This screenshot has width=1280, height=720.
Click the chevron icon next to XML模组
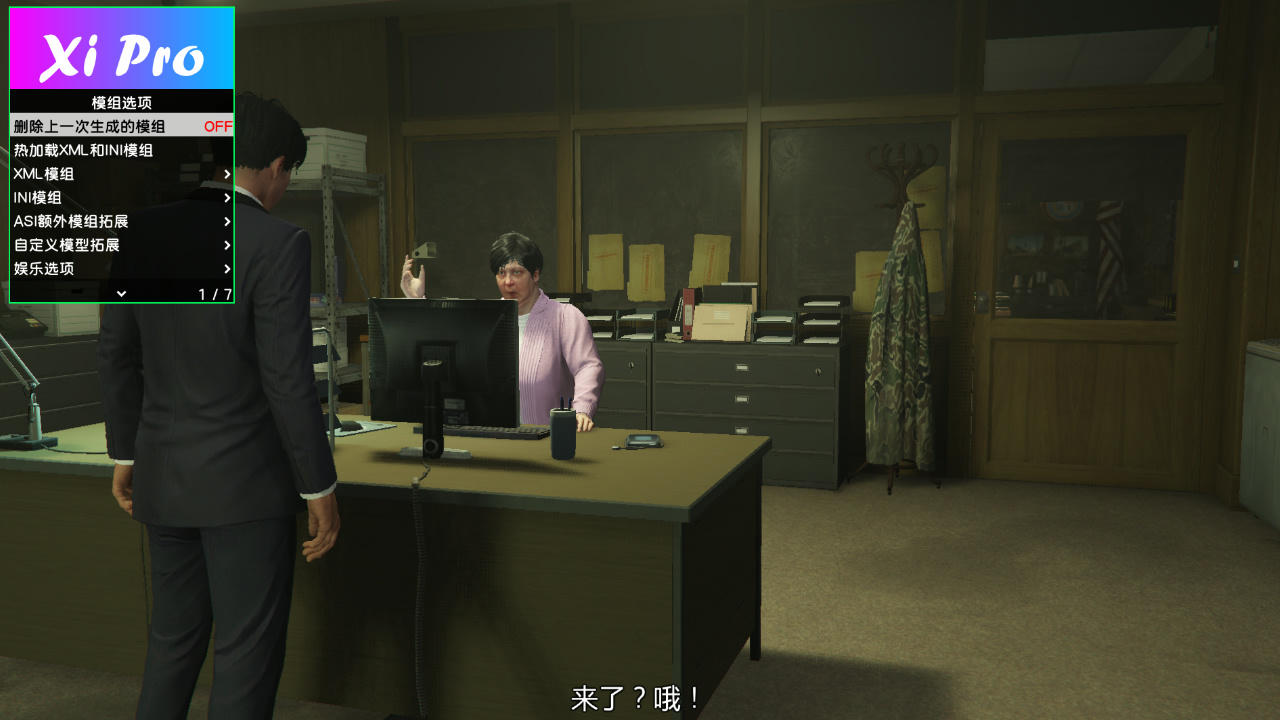coord(226,174)
